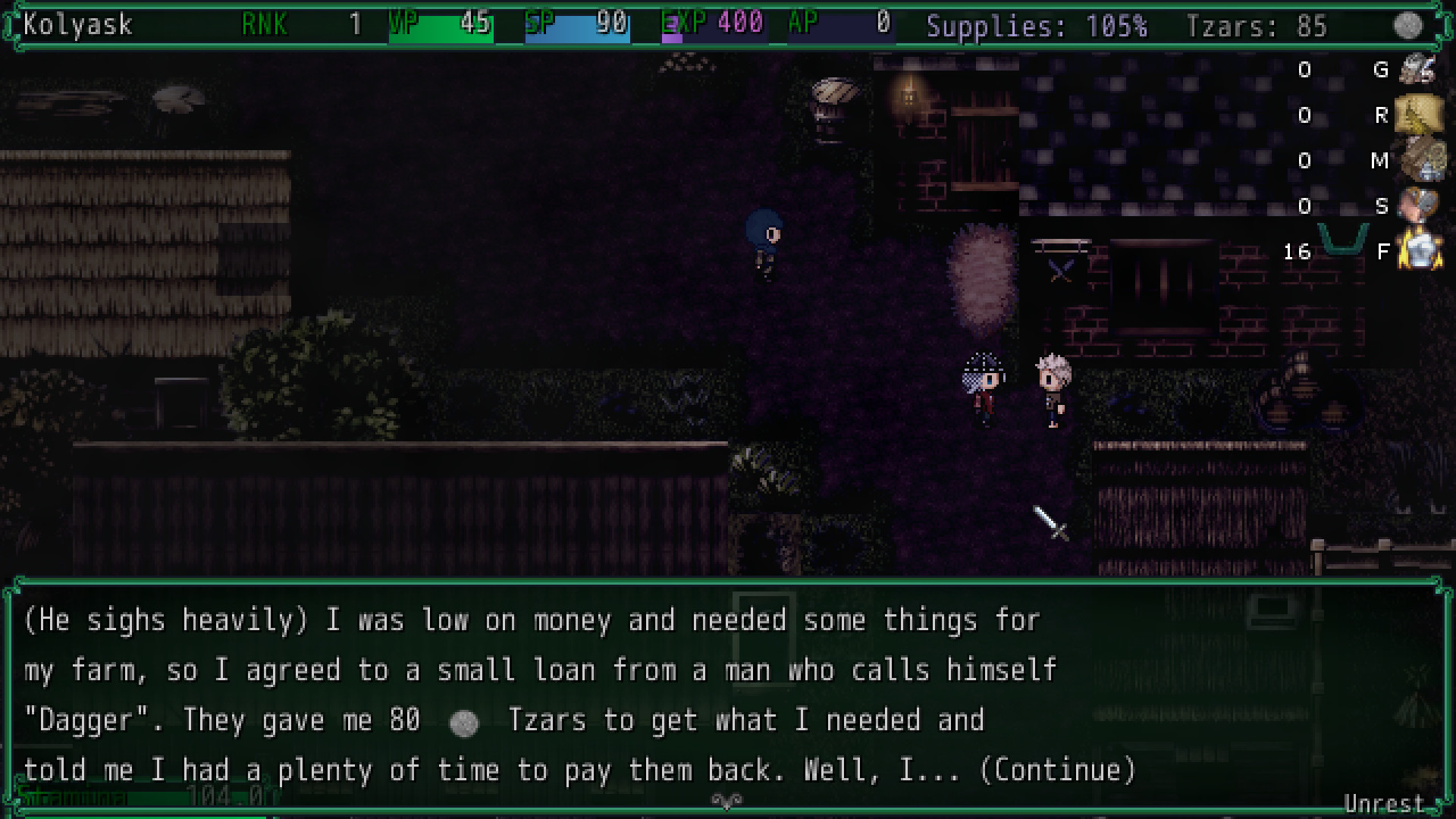
Task: Click the coin icon inside the dialogue text
Action: [x=465, y=722]
